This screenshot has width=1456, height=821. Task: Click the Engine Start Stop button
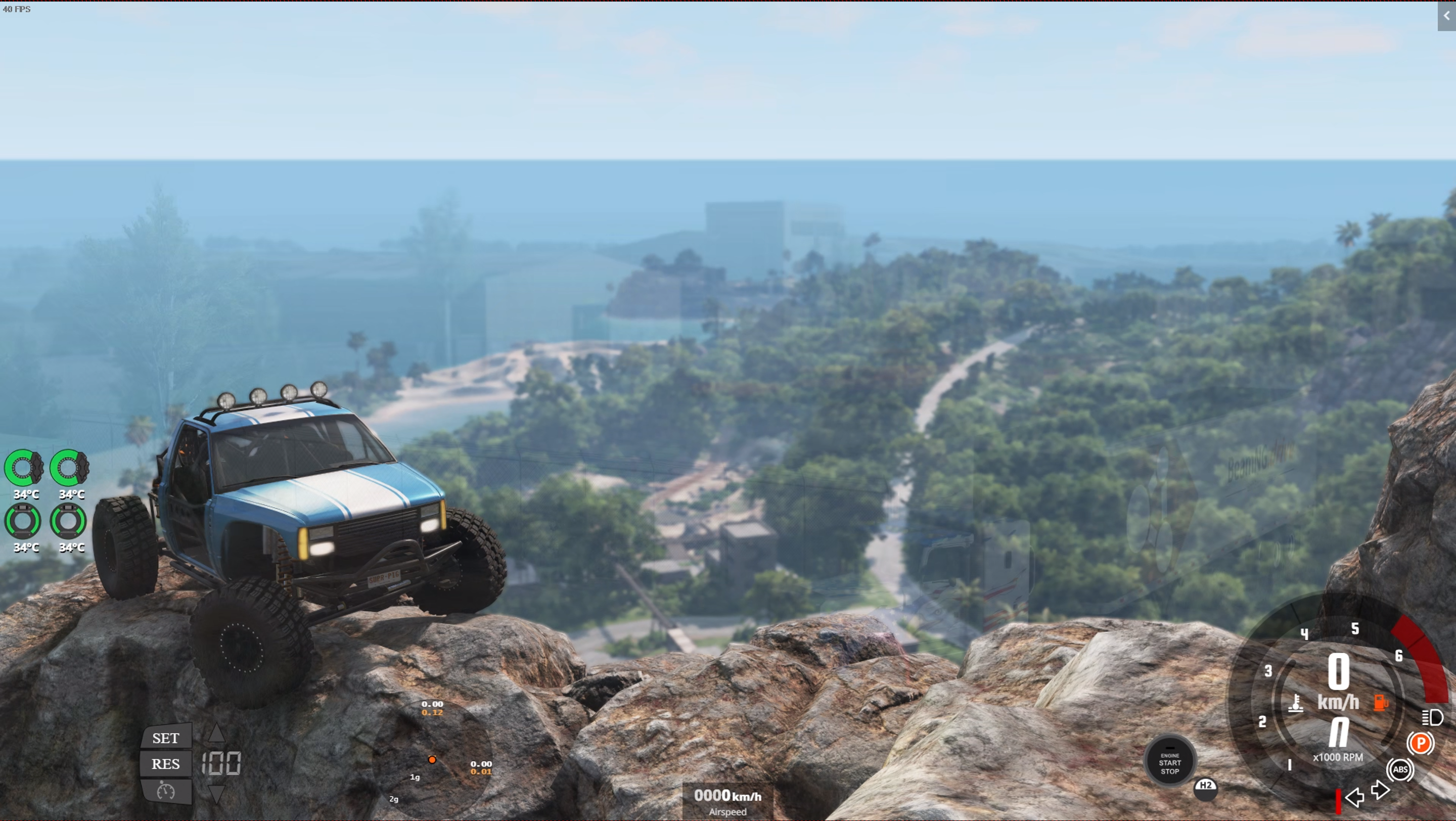1169,762
